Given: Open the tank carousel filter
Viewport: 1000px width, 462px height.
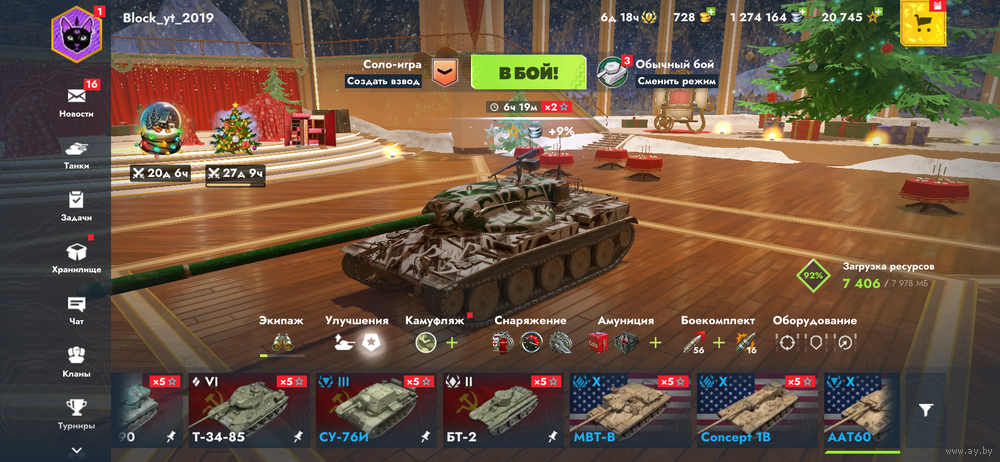Looking at the screenshot, I should point(927,409).
